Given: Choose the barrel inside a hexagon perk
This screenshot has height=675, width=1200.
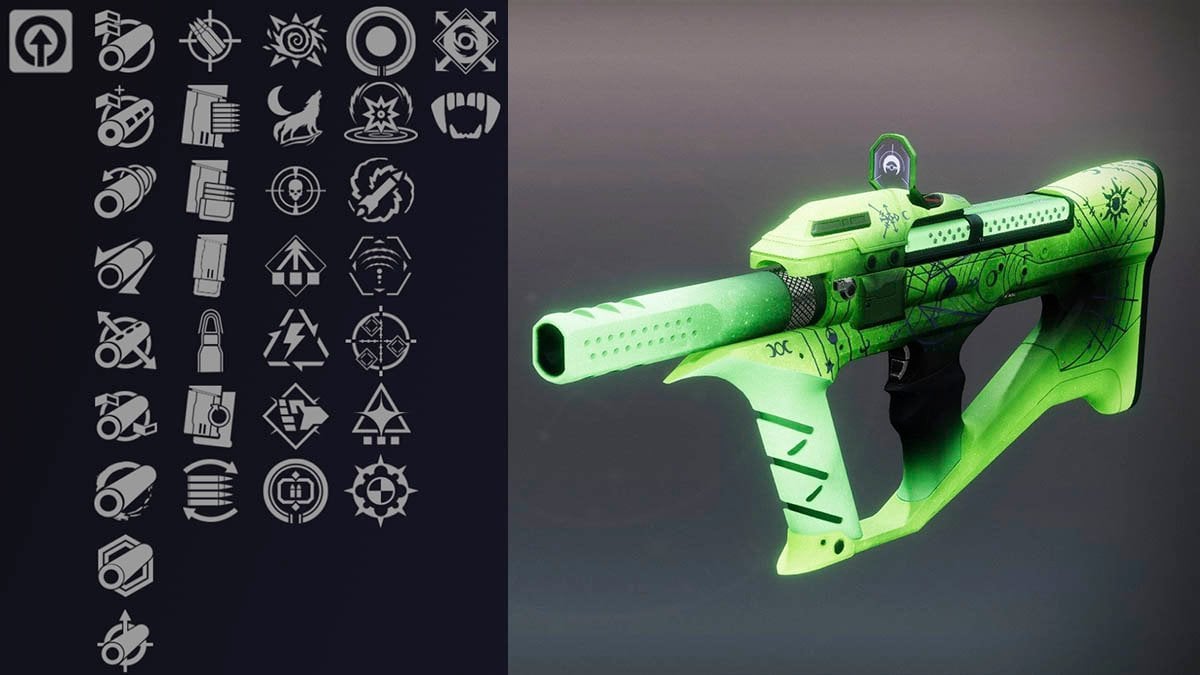Looking at the screenshot, I should pyautogui.click(x=125, y=565).
